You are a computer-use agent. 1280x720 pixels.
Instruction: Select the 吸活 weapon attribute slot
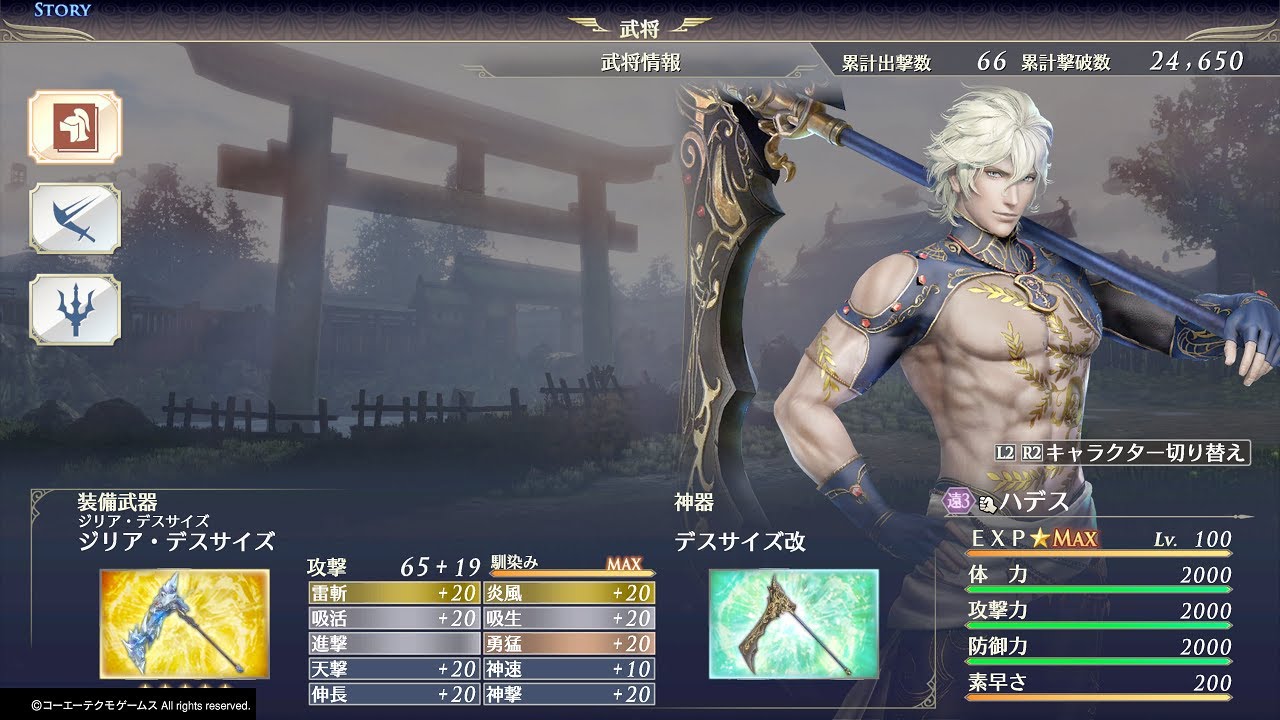click(394, 618)
